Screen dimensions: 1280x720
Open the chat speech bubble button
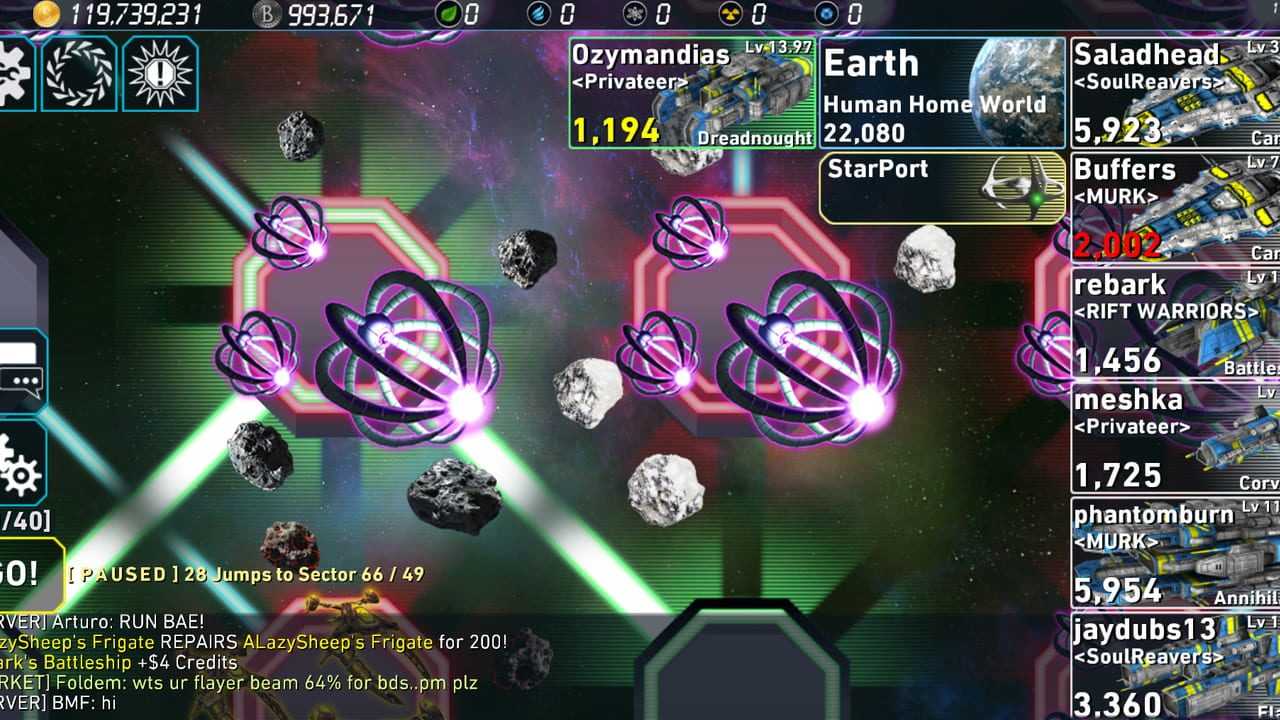click(20, 371)
